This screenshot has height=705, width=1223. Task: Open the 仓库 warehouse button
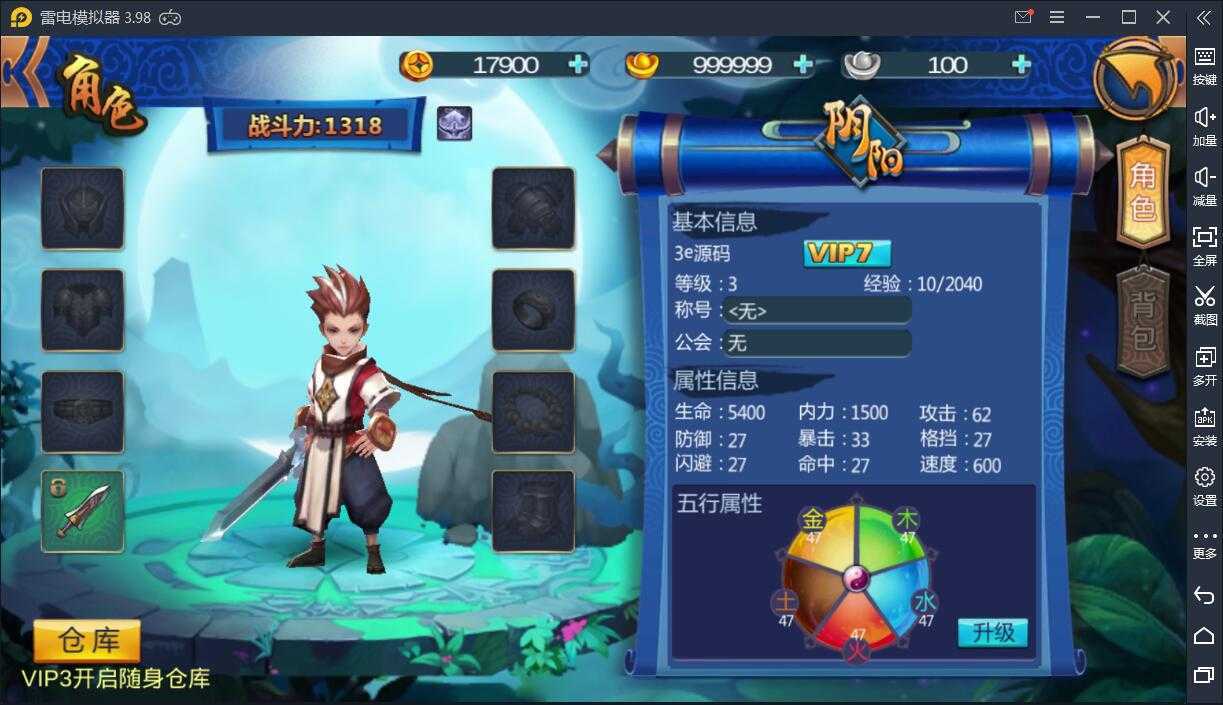click(87, 640)
